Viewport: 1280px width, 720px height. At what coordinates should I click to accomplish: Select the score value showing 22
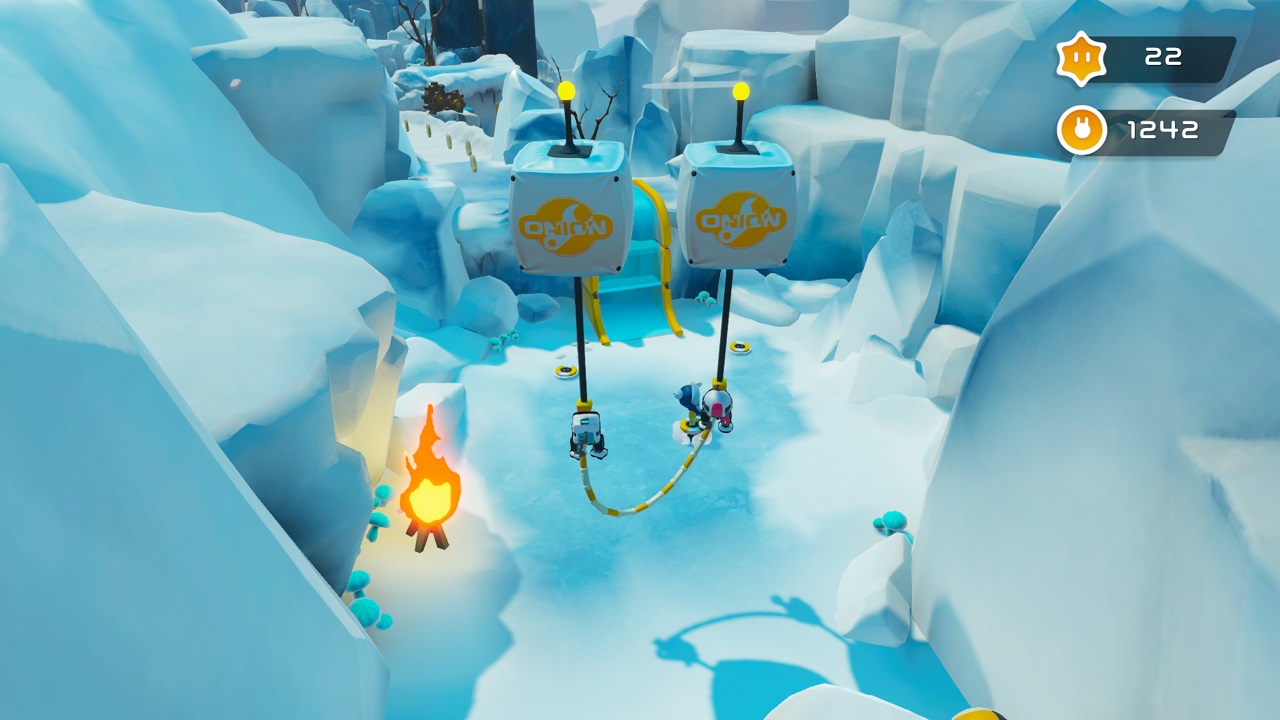point(1163,57)
